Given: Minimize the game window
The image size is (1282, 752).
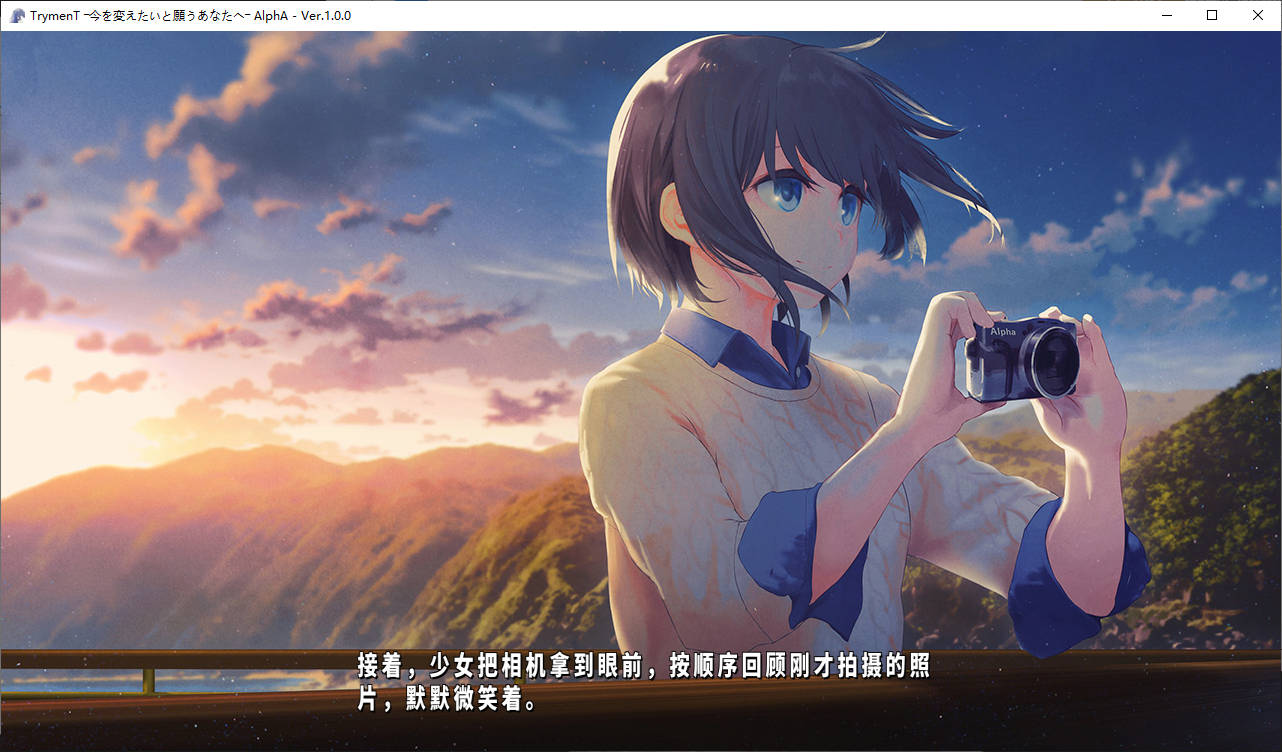Looking at the screenshot, I should coord(1167,15).
